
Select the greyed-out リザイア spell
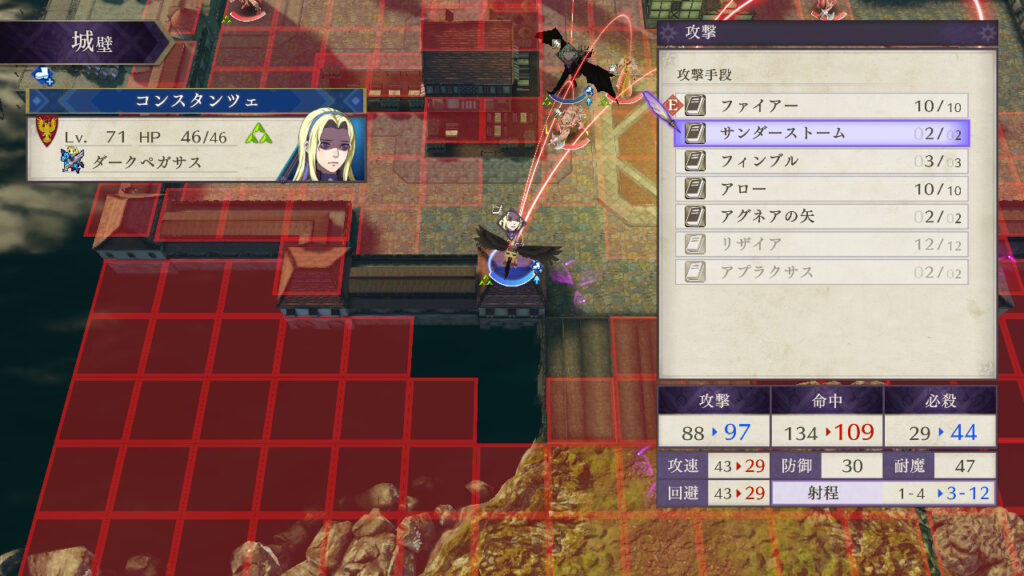coord(822,244)
